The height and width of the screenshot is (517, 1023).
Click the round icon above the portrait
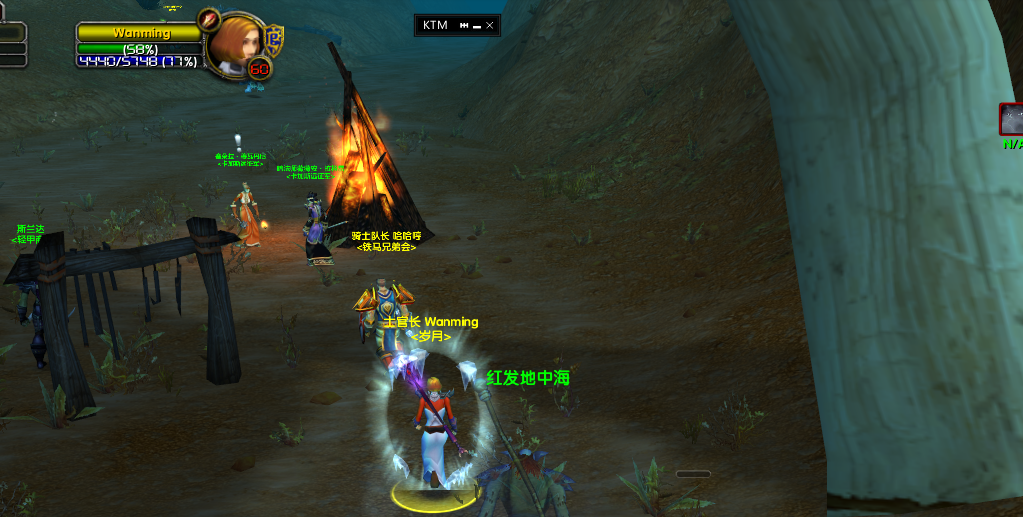pos(208,19)
